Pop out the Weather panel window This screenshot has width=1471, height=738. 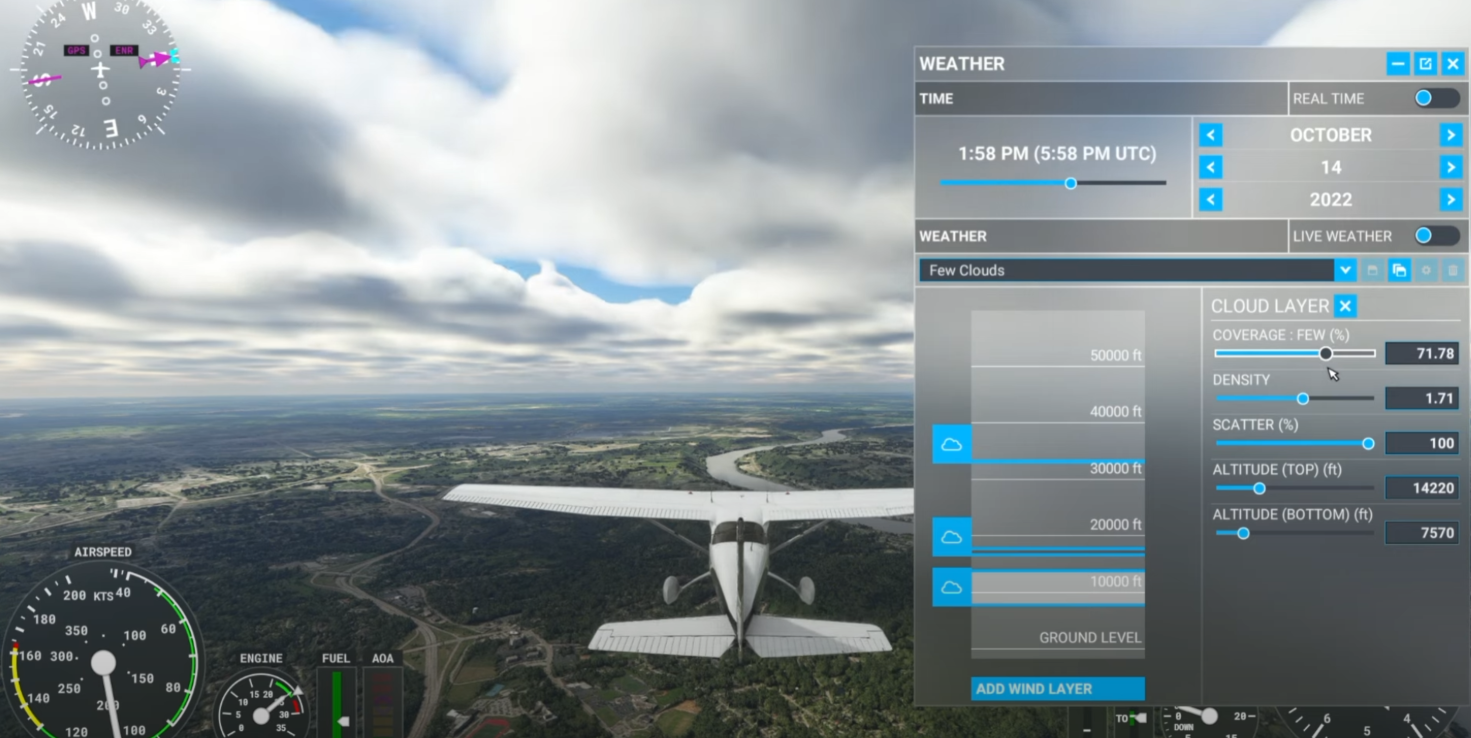(1425, 64)
